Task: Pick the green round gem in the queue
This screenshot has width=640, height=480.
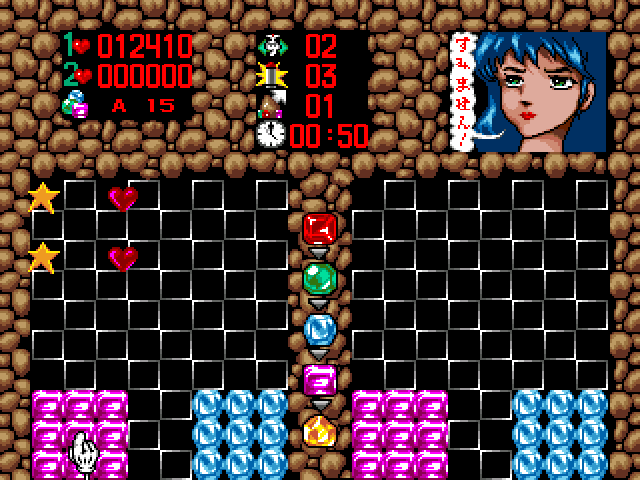Action: (x=320, y=278)
